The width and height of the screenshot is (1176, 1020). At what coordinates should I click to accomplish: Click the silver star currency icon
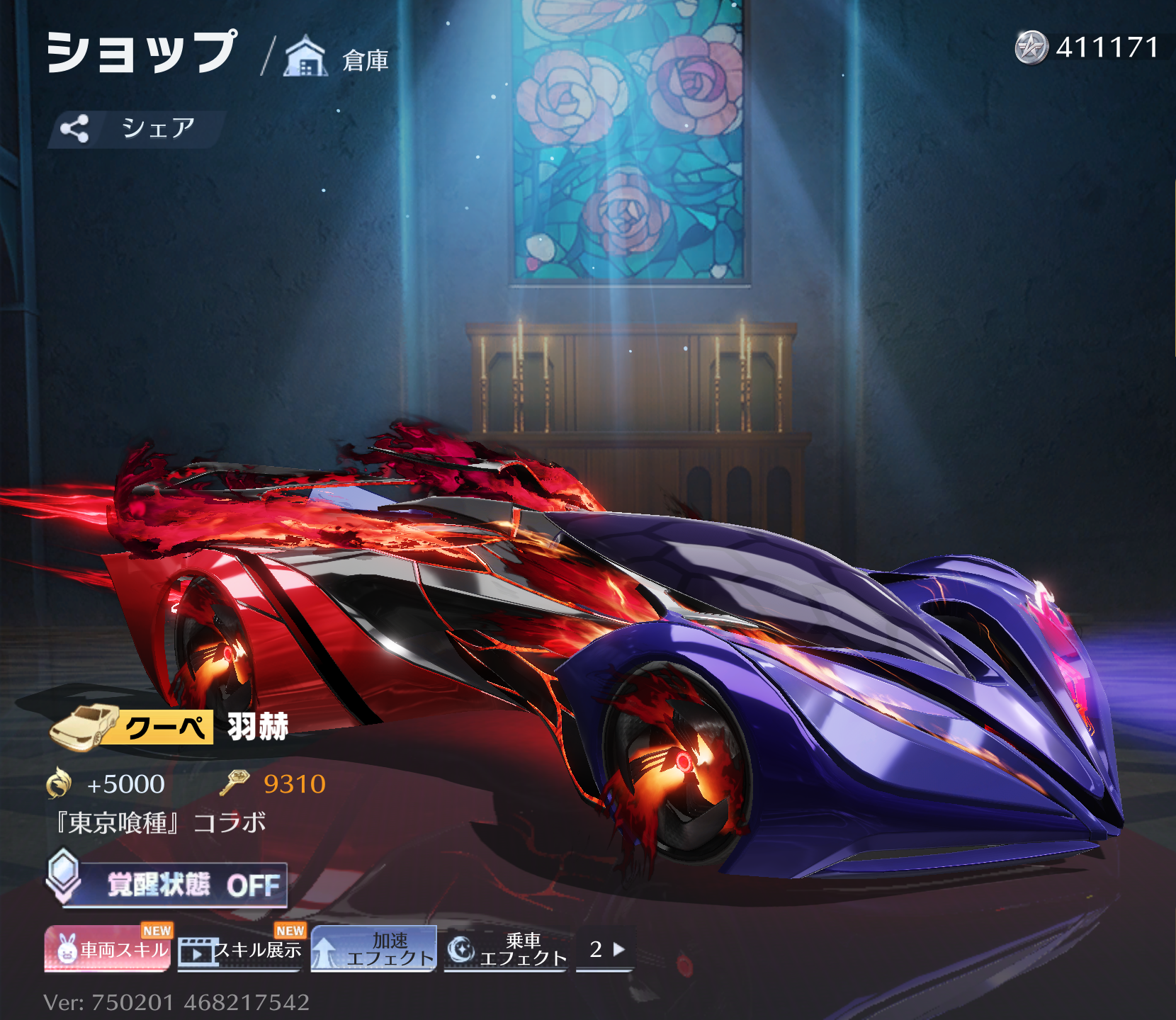pyautogui.click(x=1030, y=47)
